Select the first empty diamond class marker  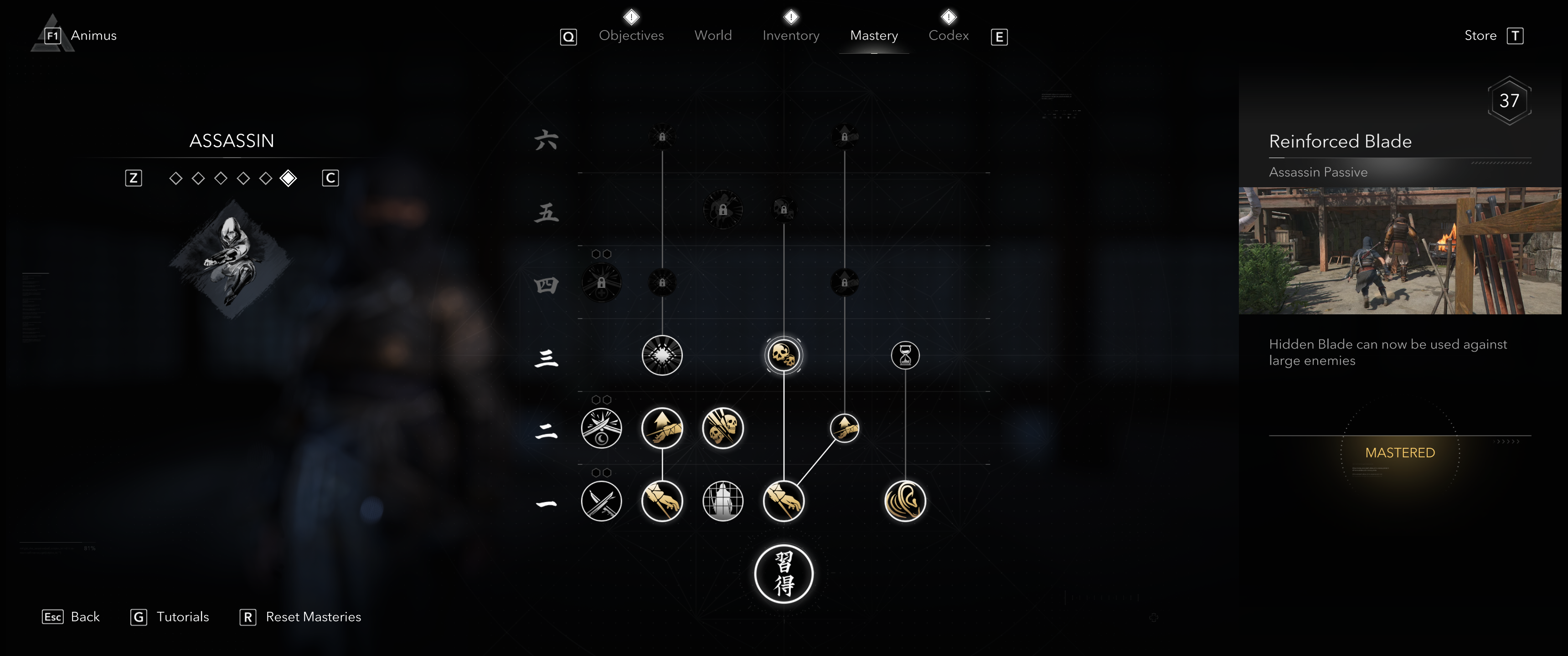click(x=175, y=178)
